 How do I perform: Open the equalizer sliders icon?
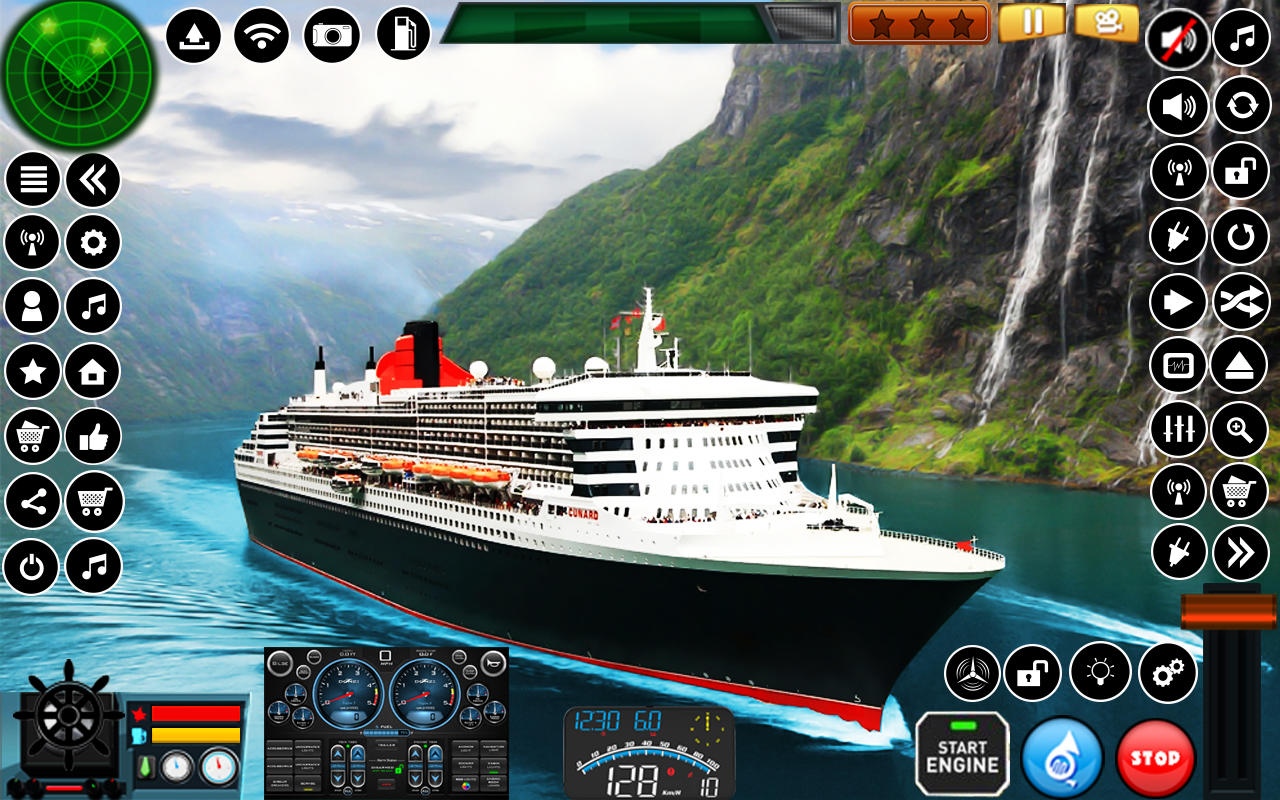(x=1177, y=429)
